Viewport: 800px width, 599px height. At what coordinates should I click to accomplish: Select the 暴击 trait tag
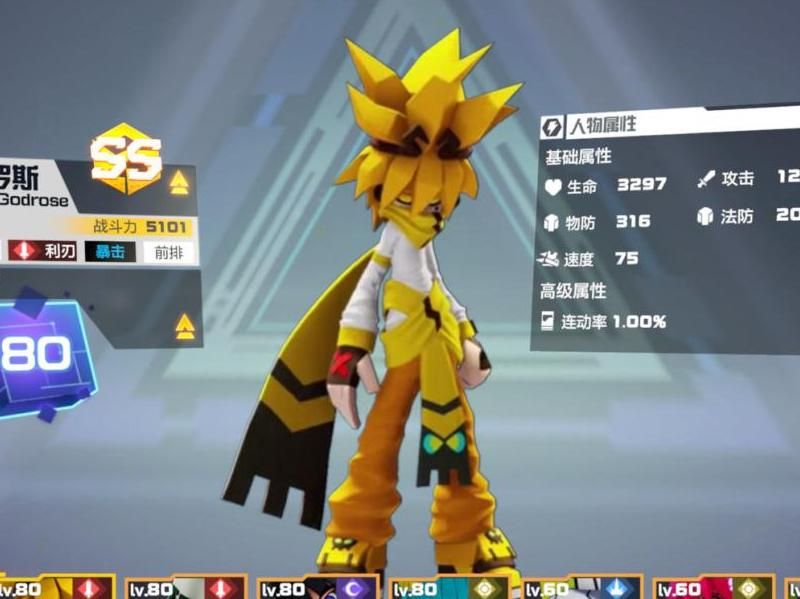110,251
